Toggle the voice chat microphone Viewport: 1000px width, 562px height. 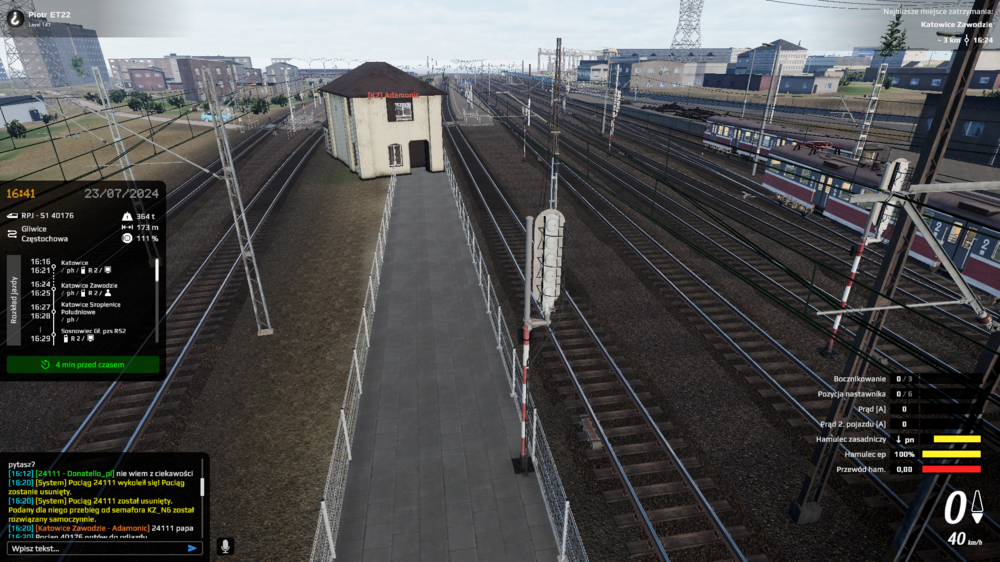(x=226, y=547)
